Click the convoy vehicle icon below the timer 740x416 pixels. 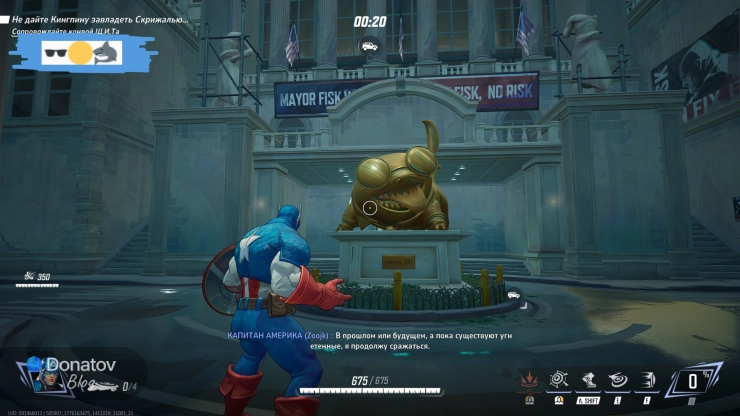pyautogui.click(x=370, y=45)
